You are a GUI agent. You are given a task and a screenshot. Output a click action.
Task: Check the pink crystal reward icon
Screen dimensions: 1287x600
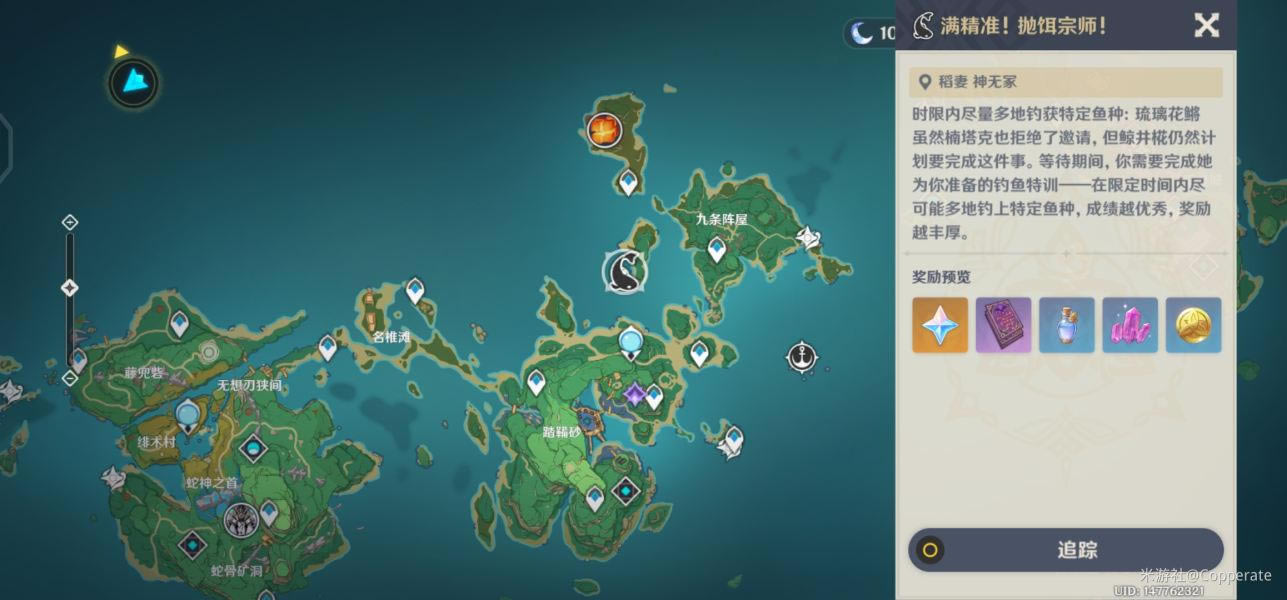coord(1130,325)
